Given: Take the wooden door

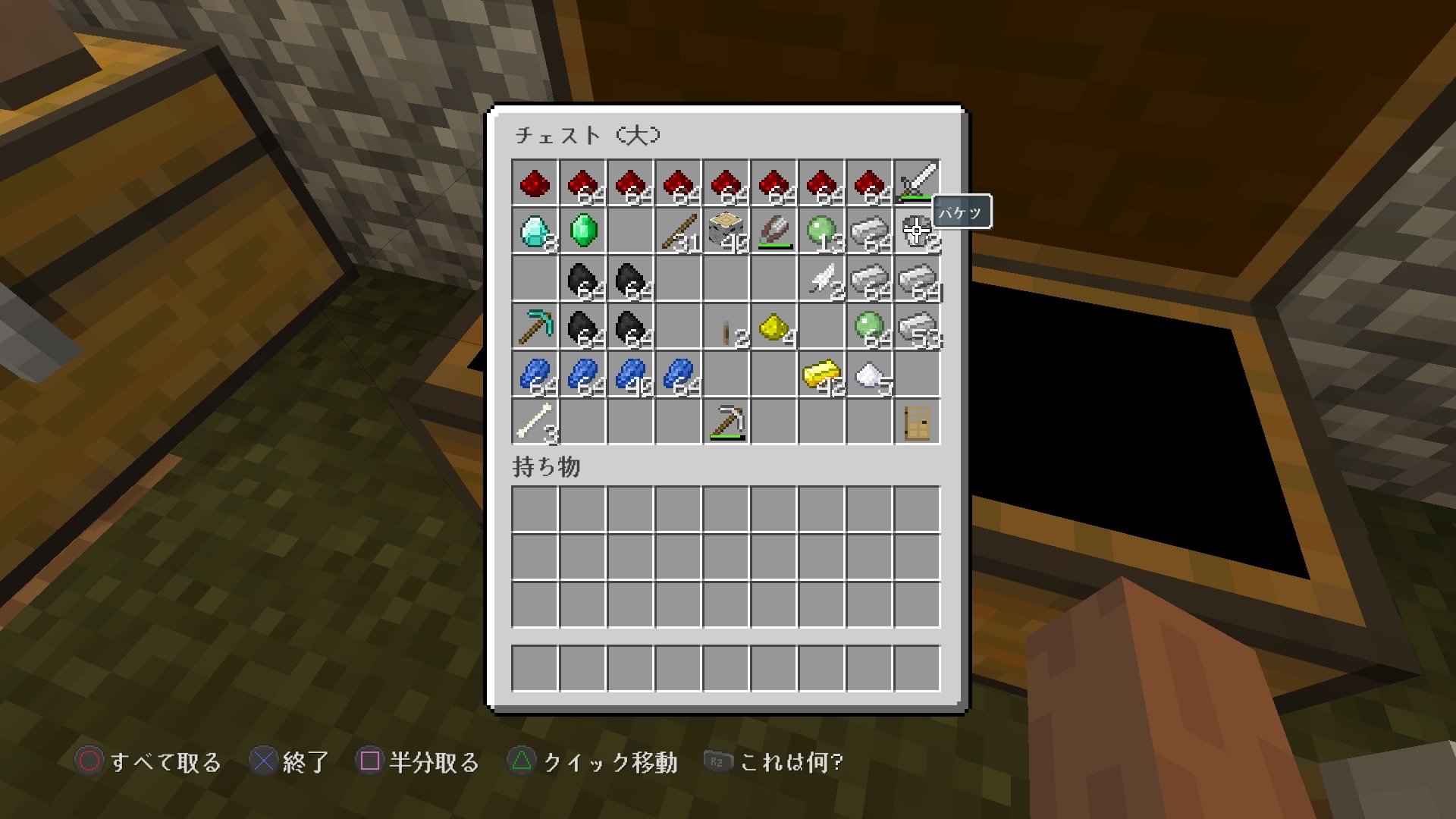Looking at the screenshot, I should (x=917, y=422).
